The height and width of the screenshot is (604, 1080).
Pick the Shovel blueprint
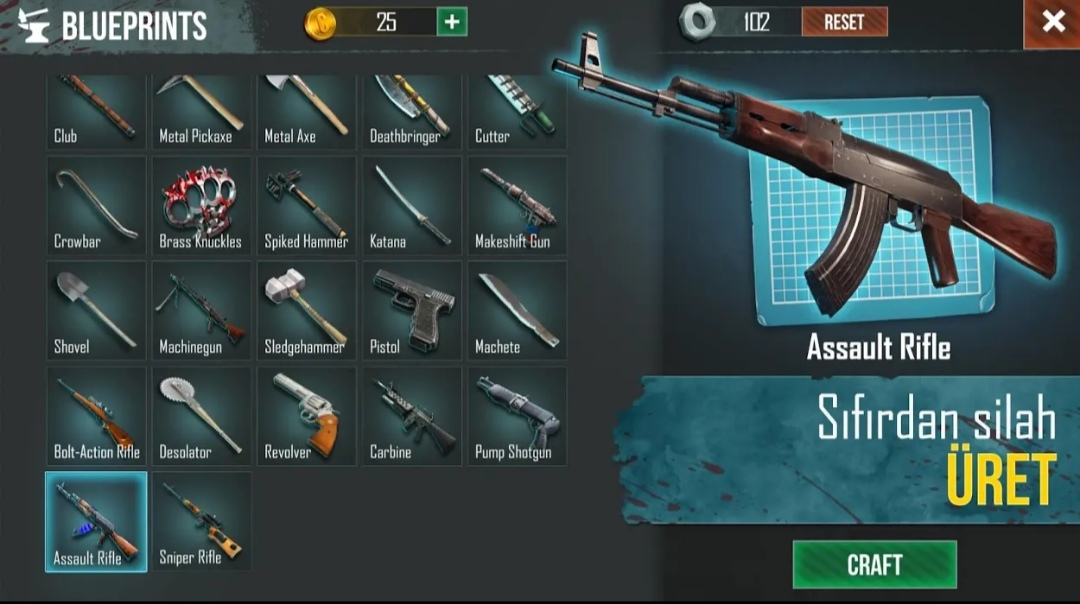96,310
